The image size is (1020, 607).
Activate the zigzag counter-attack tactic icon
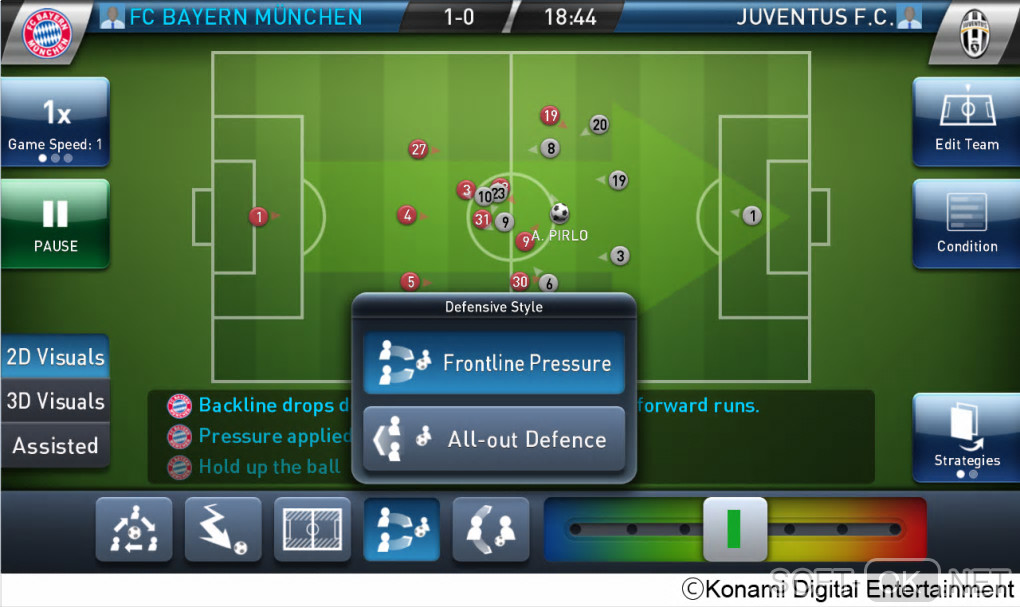[223, 529]
